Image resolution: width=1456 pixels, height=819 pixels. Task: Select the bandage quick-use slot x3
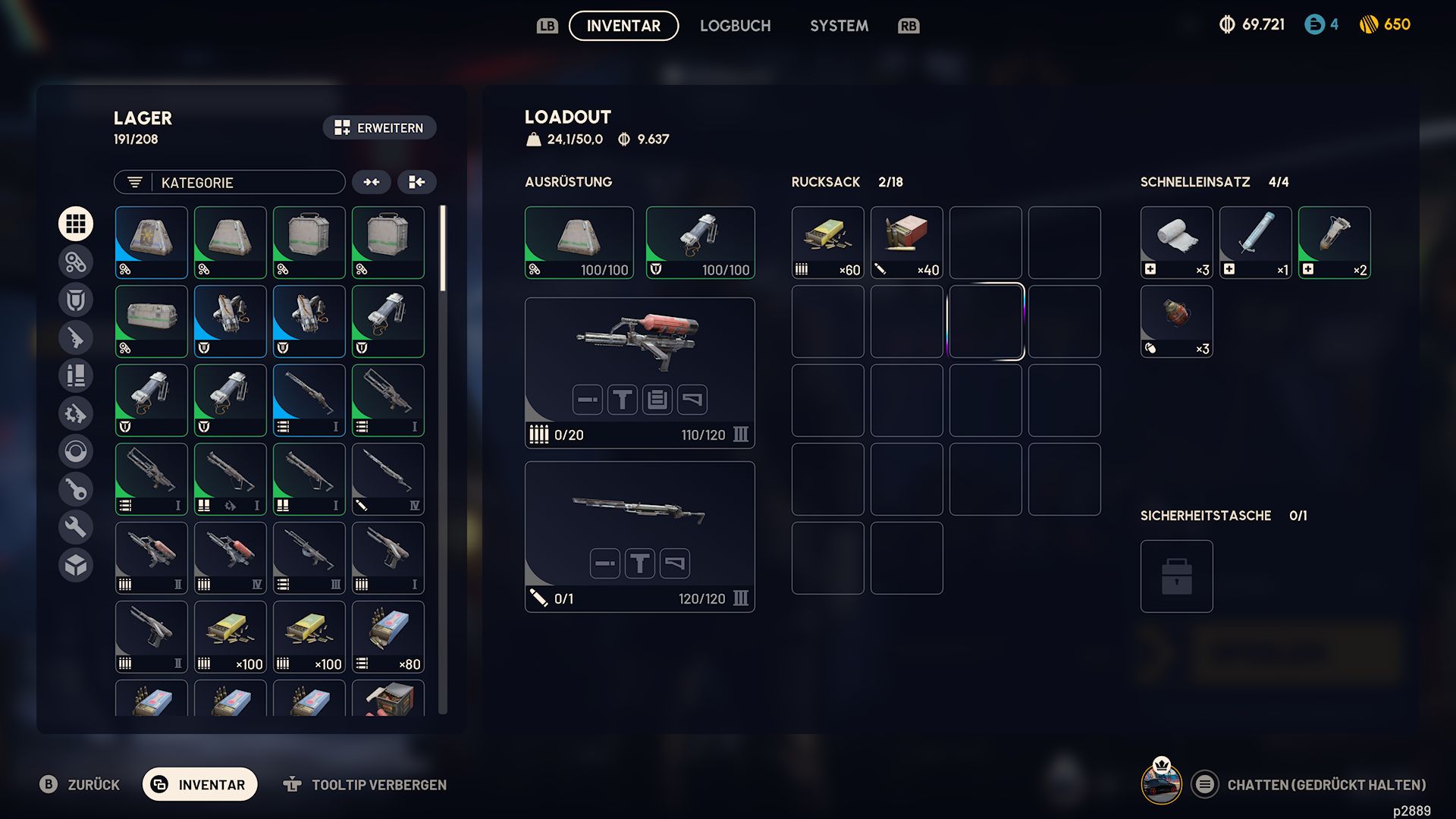[x=1176, y=243]
